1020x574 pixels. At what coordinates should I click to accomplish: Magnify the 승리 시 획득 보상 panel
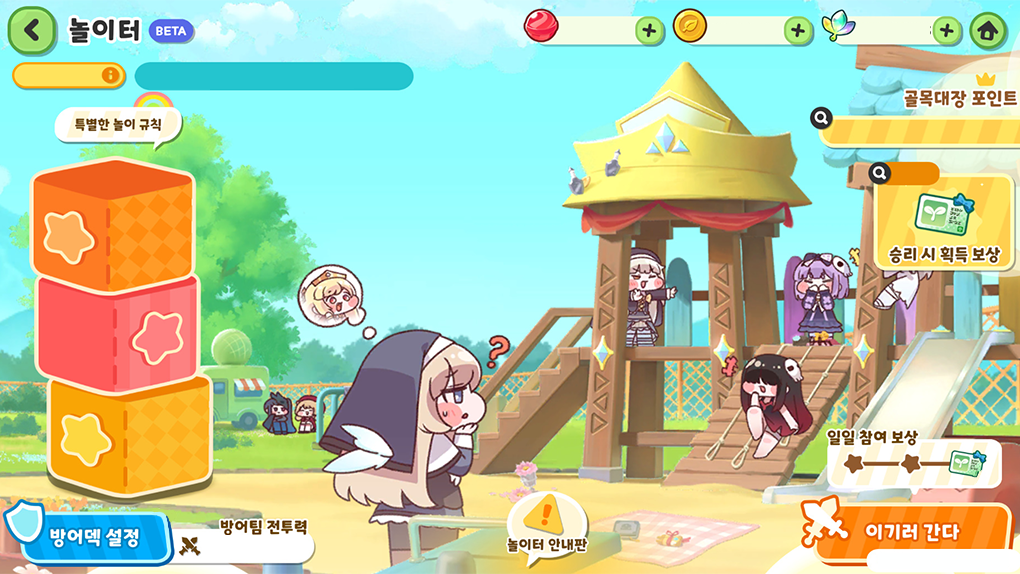[x=880, y=173]
